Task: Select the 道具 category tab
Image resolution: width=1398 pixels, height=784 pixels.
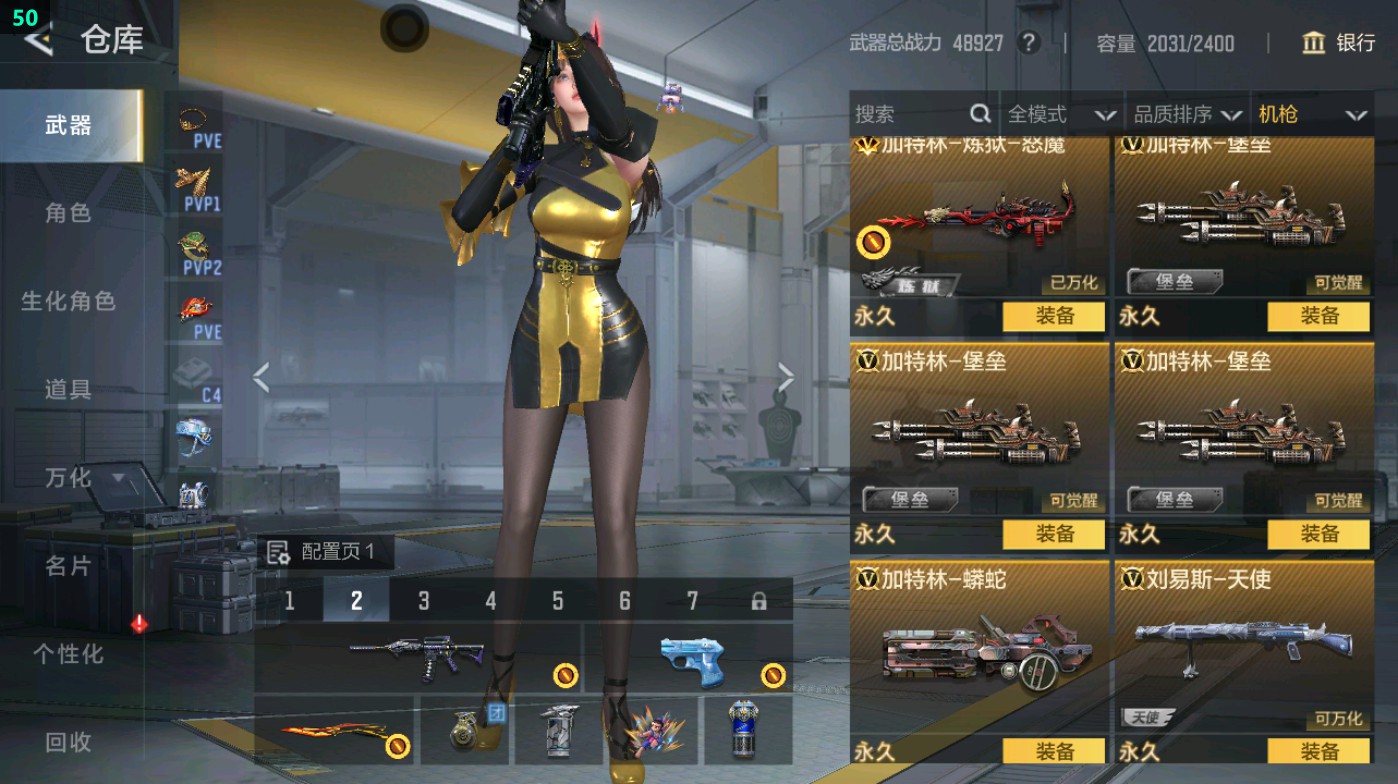Action: 68,389
